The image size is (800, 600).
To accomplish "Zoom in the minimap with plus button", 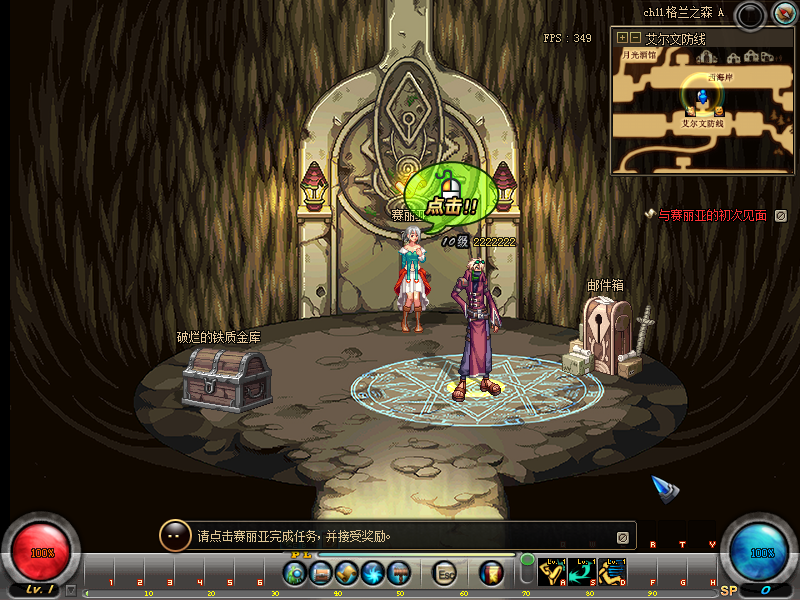I will [x=622, y=37].
